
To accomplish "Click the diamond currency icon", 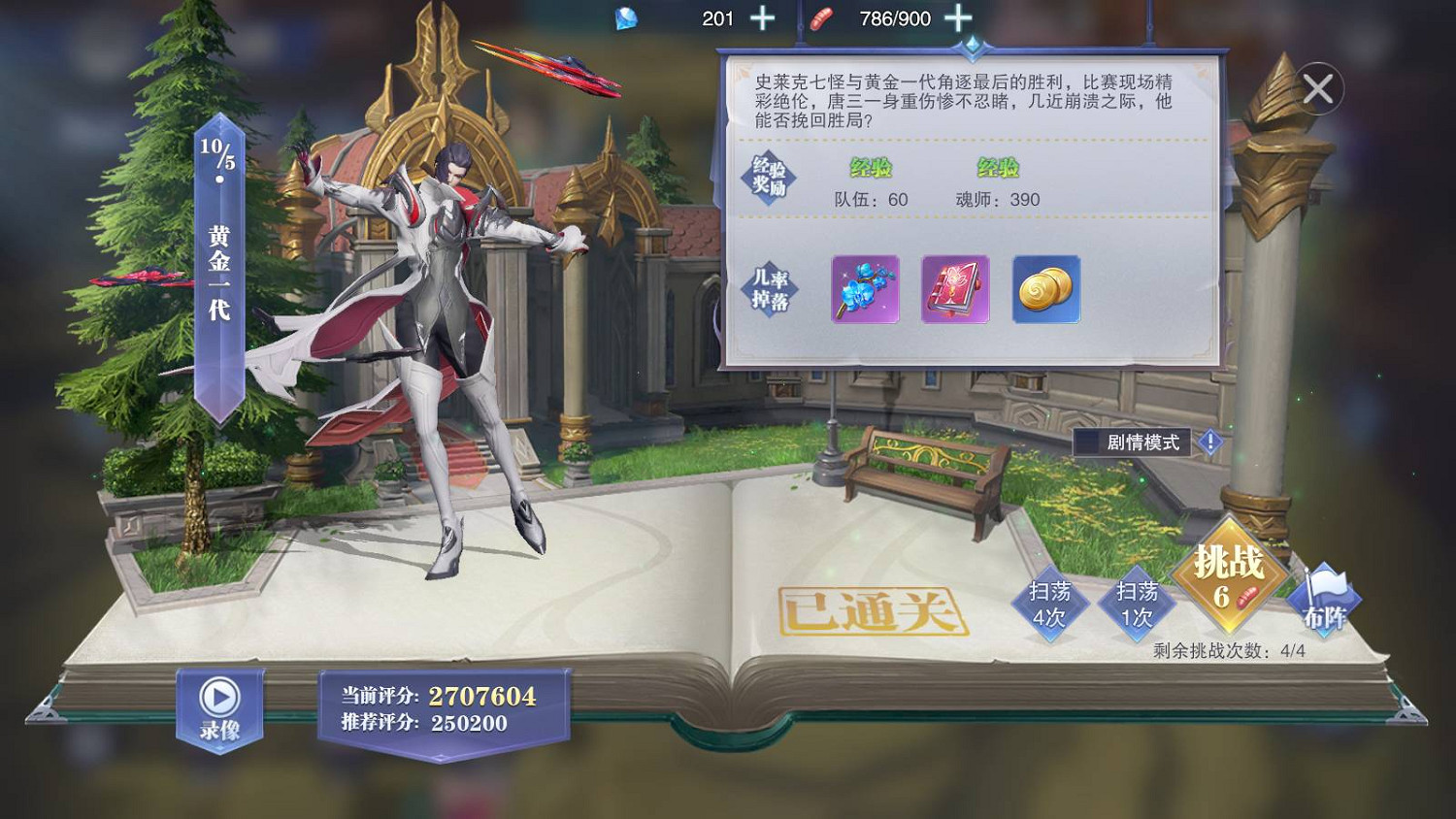I will (626, 17).
